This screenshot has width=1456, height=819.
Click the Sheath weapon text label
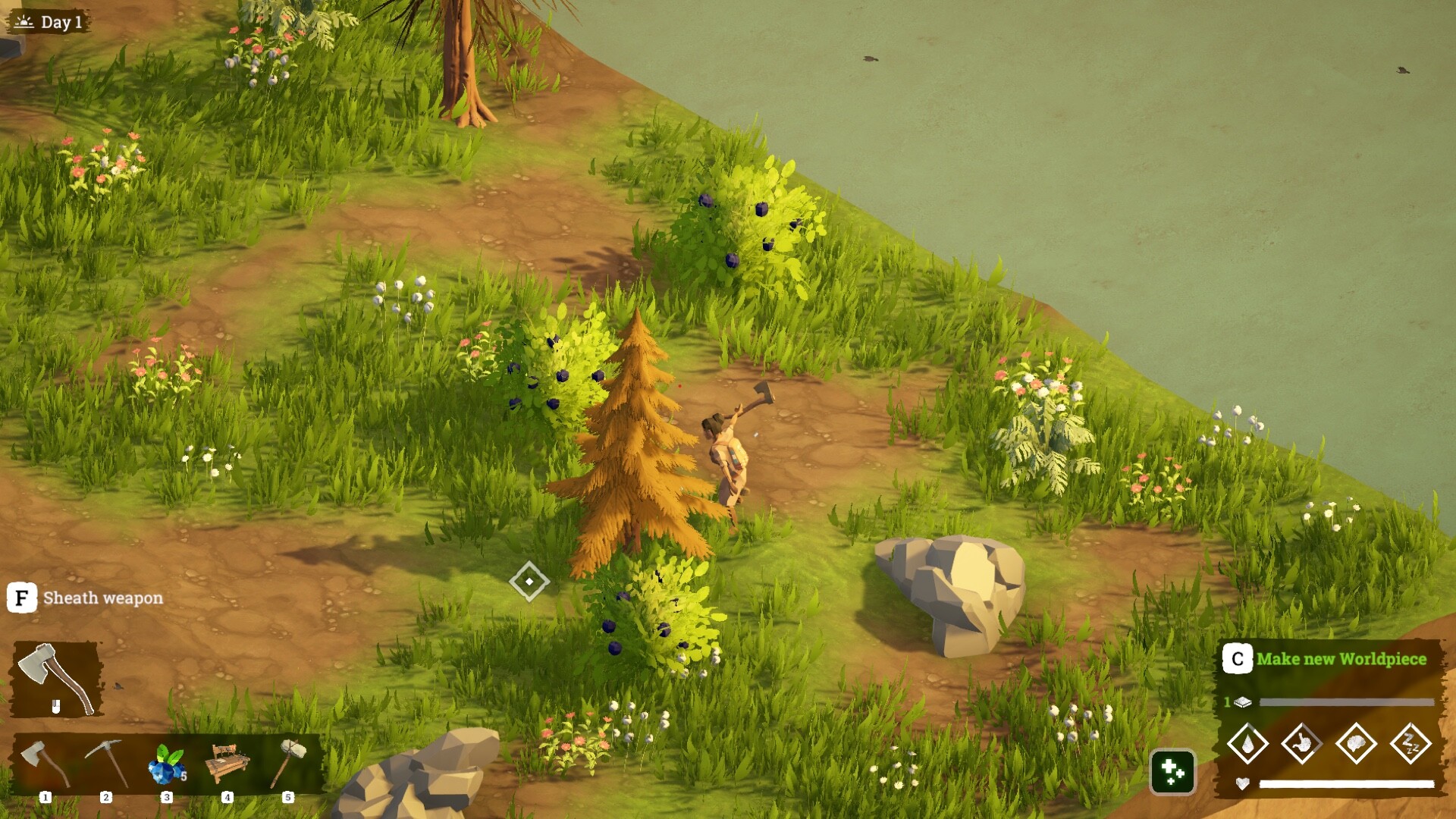[102, 599]
